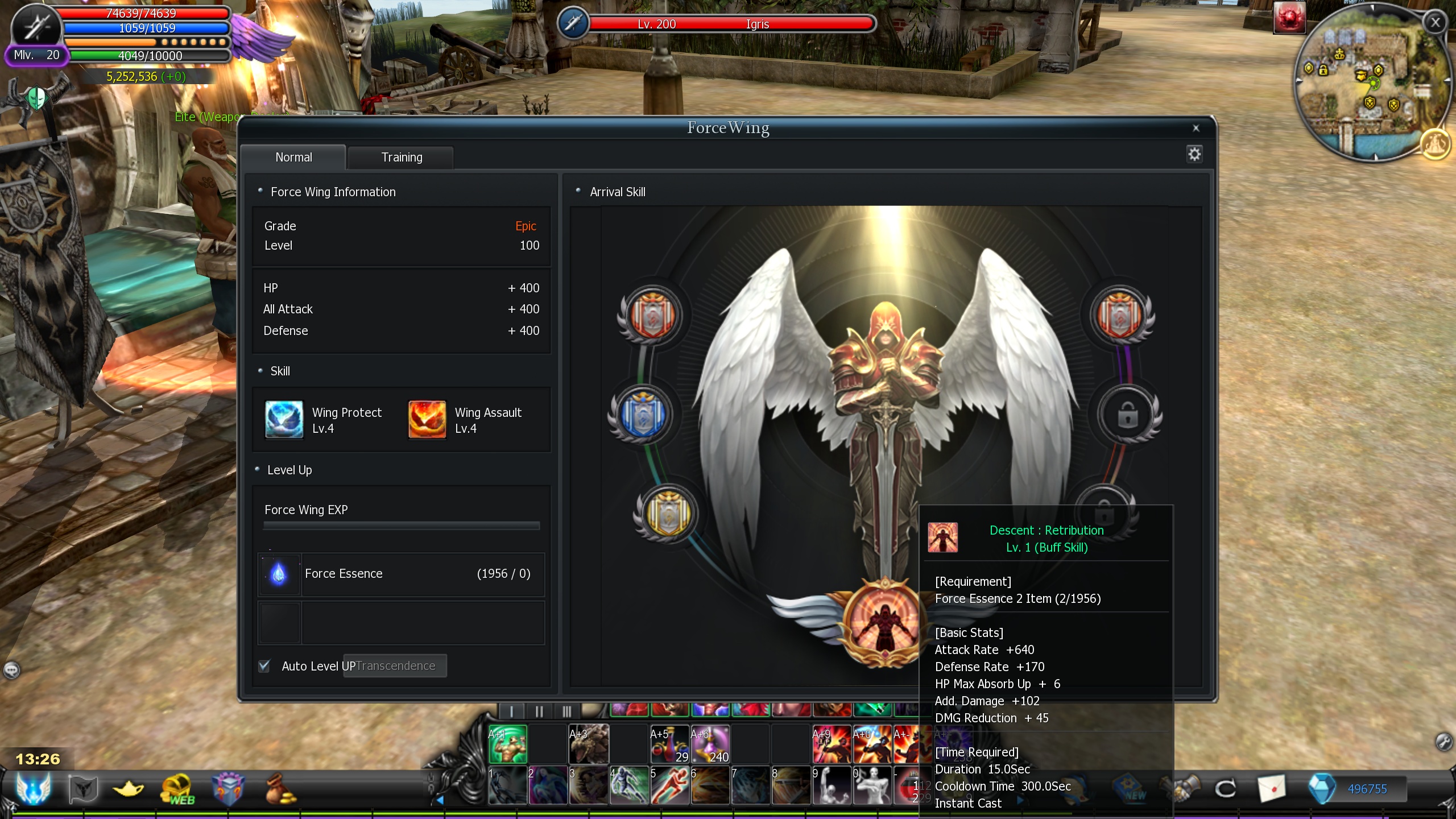Select the Force Essence item slot
This screenshot has width=1456, height=819.
pos(279,574)
